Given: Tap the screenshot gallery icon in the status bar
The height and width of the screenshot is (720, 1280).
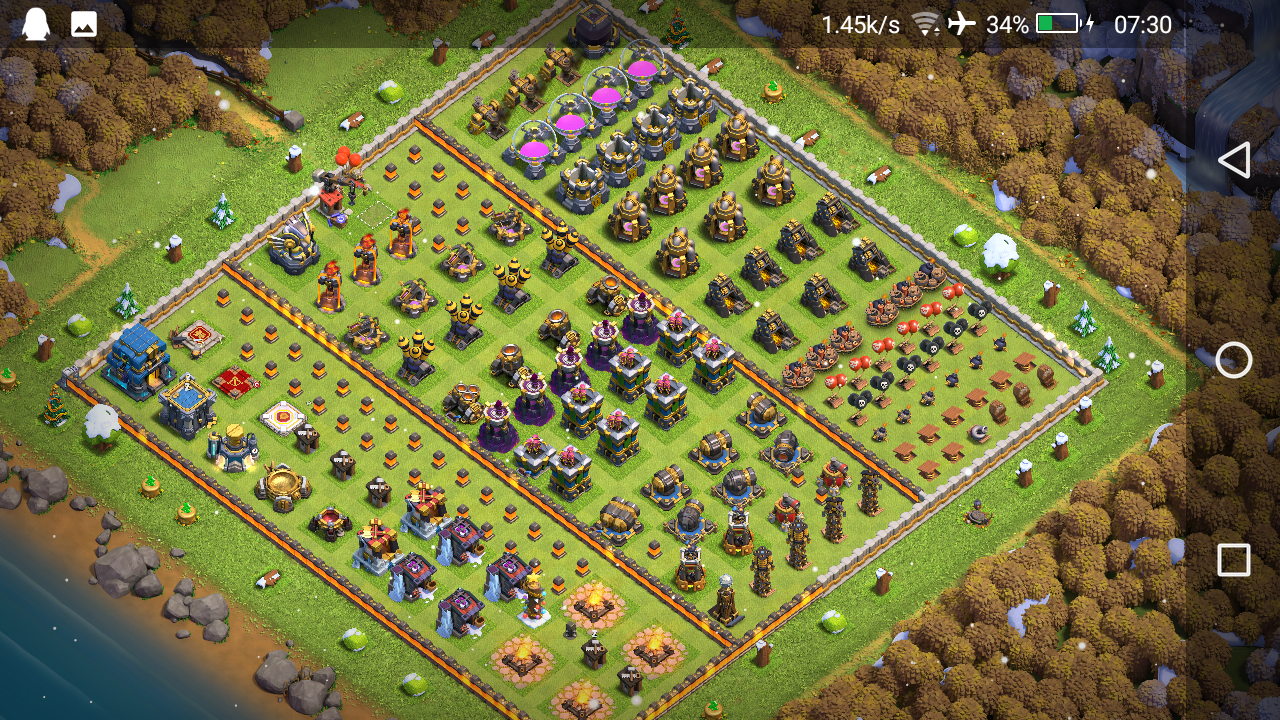Looking at the screenshot, I should tap(82, 22).
